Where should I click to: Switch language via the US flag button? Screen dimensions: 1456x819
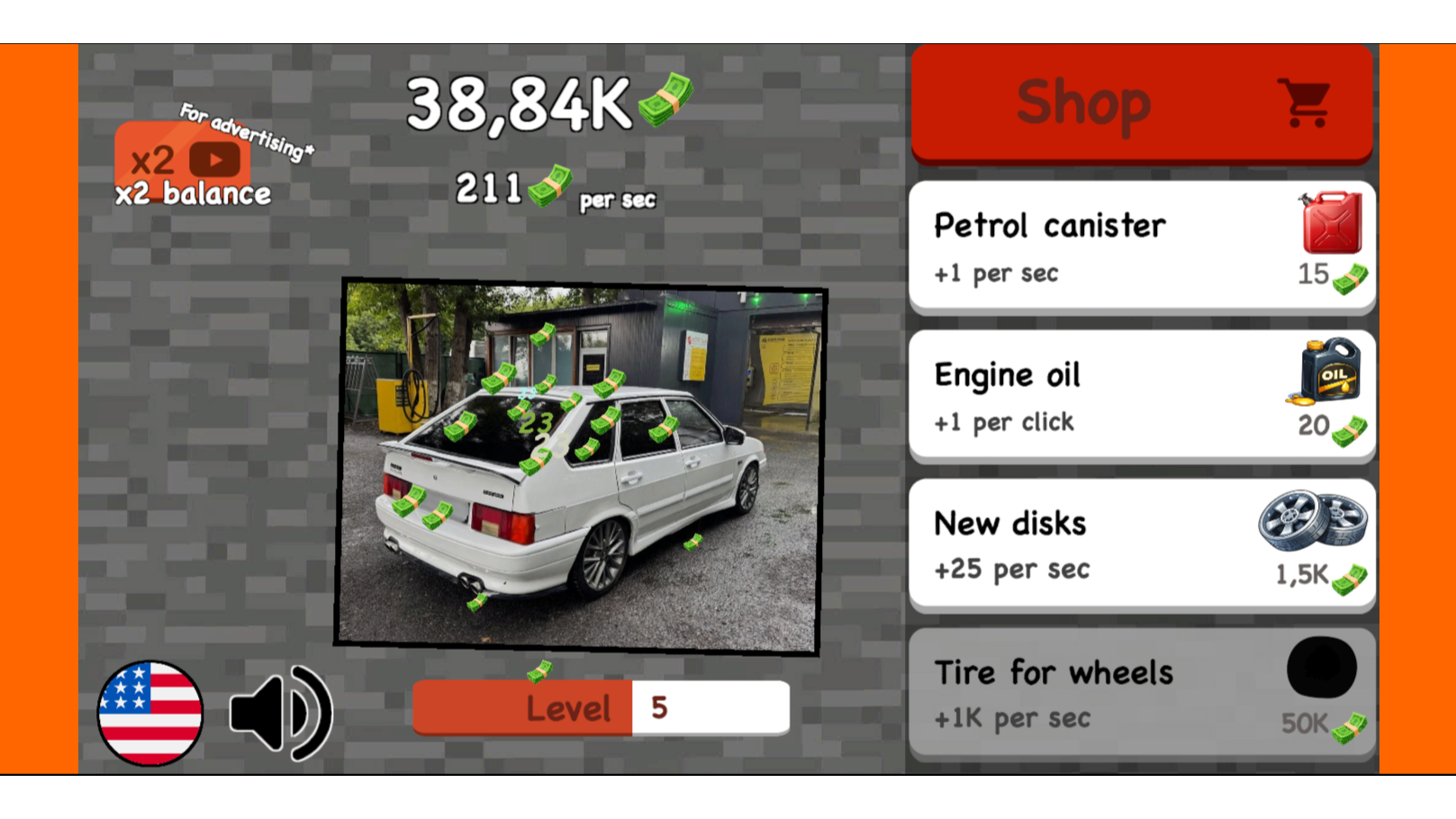pyautogui.click(x=151, y=711)
